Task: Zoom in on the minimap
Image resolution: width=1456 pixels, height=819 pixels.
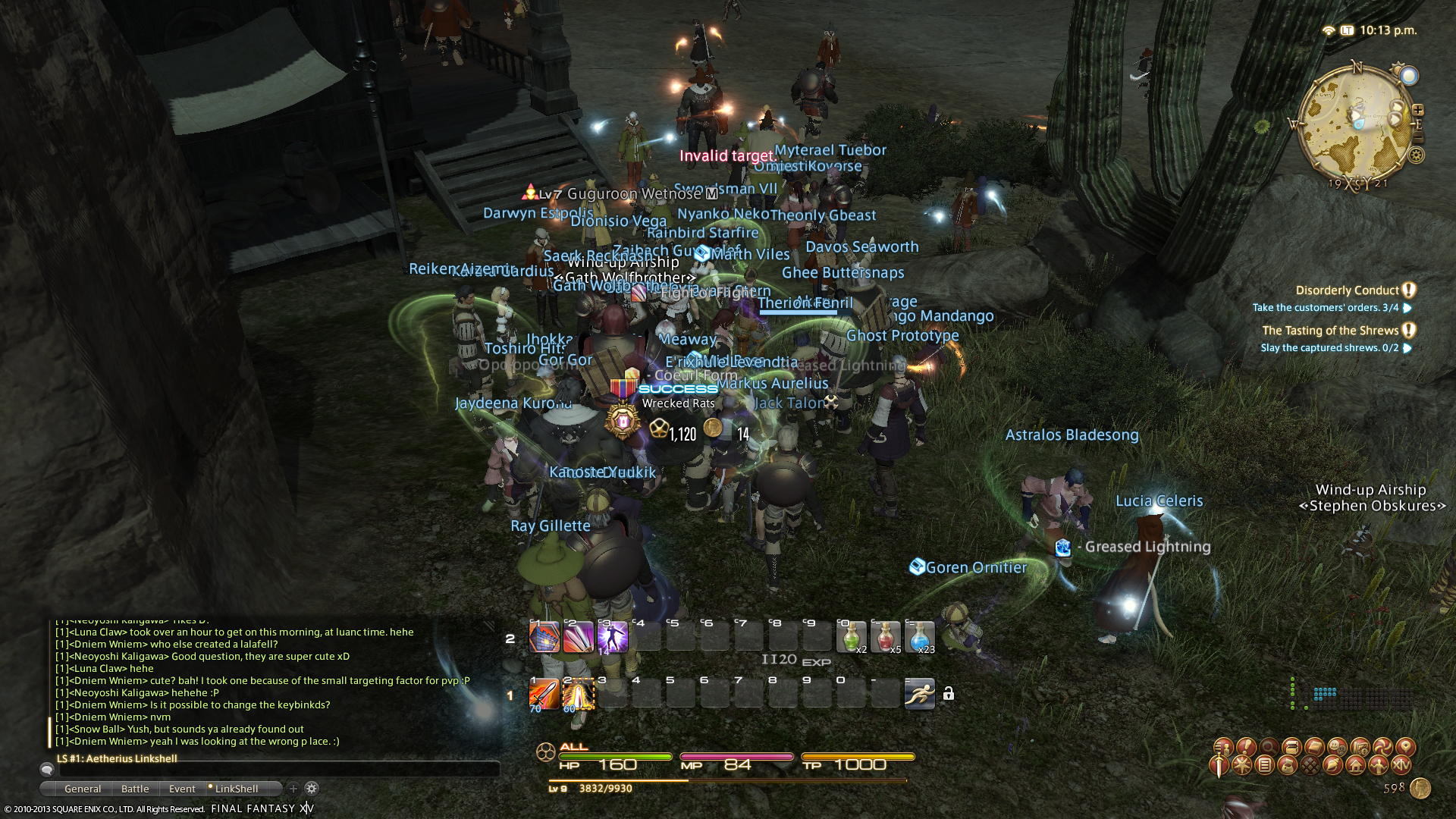Action: (x=1418, y=110)
